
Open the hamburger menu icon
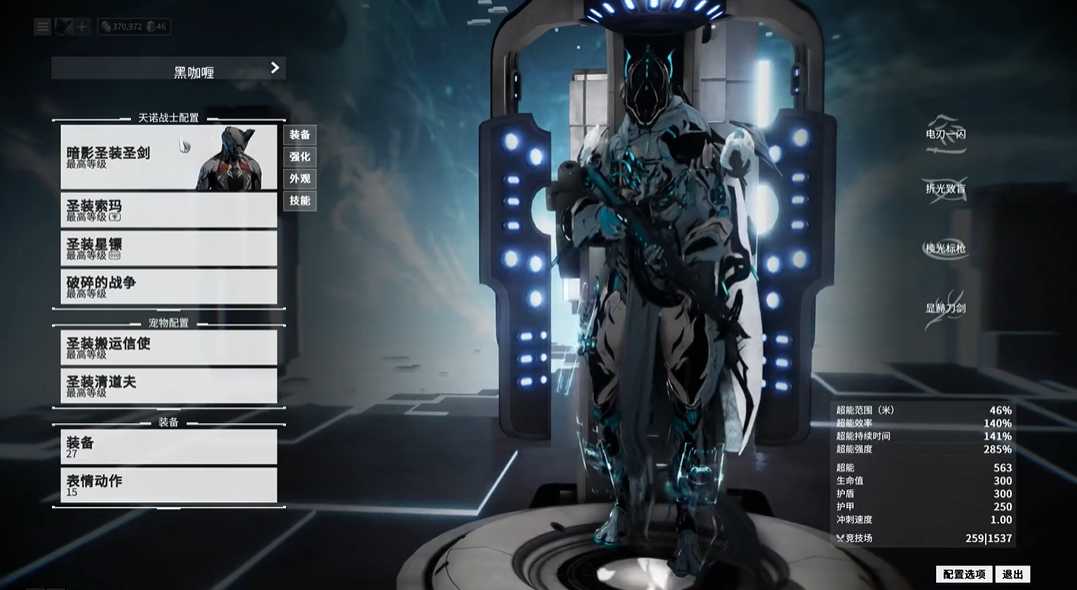point(42,27)
